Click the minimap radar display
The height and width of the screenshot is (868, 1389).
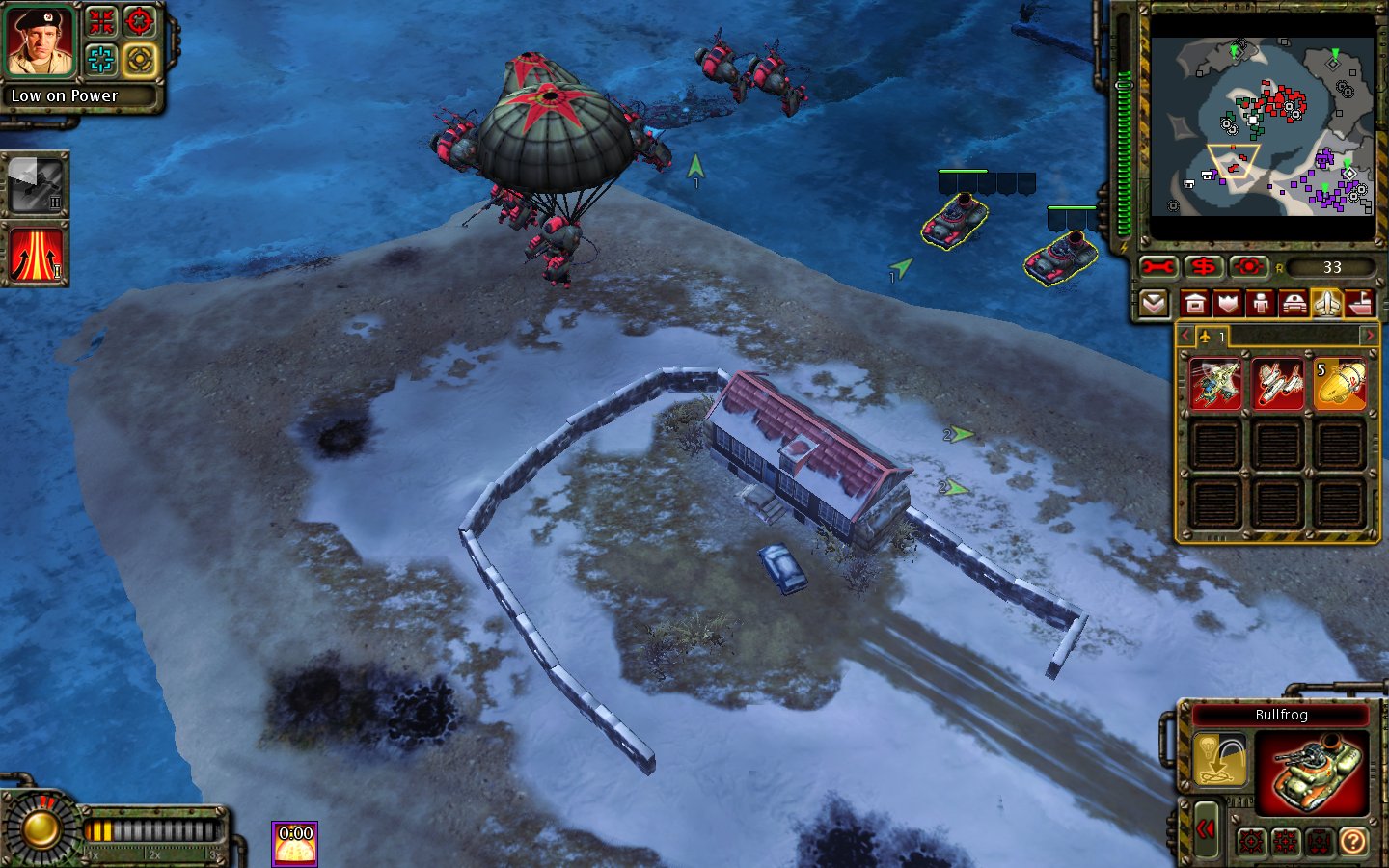pos(1261,126)
